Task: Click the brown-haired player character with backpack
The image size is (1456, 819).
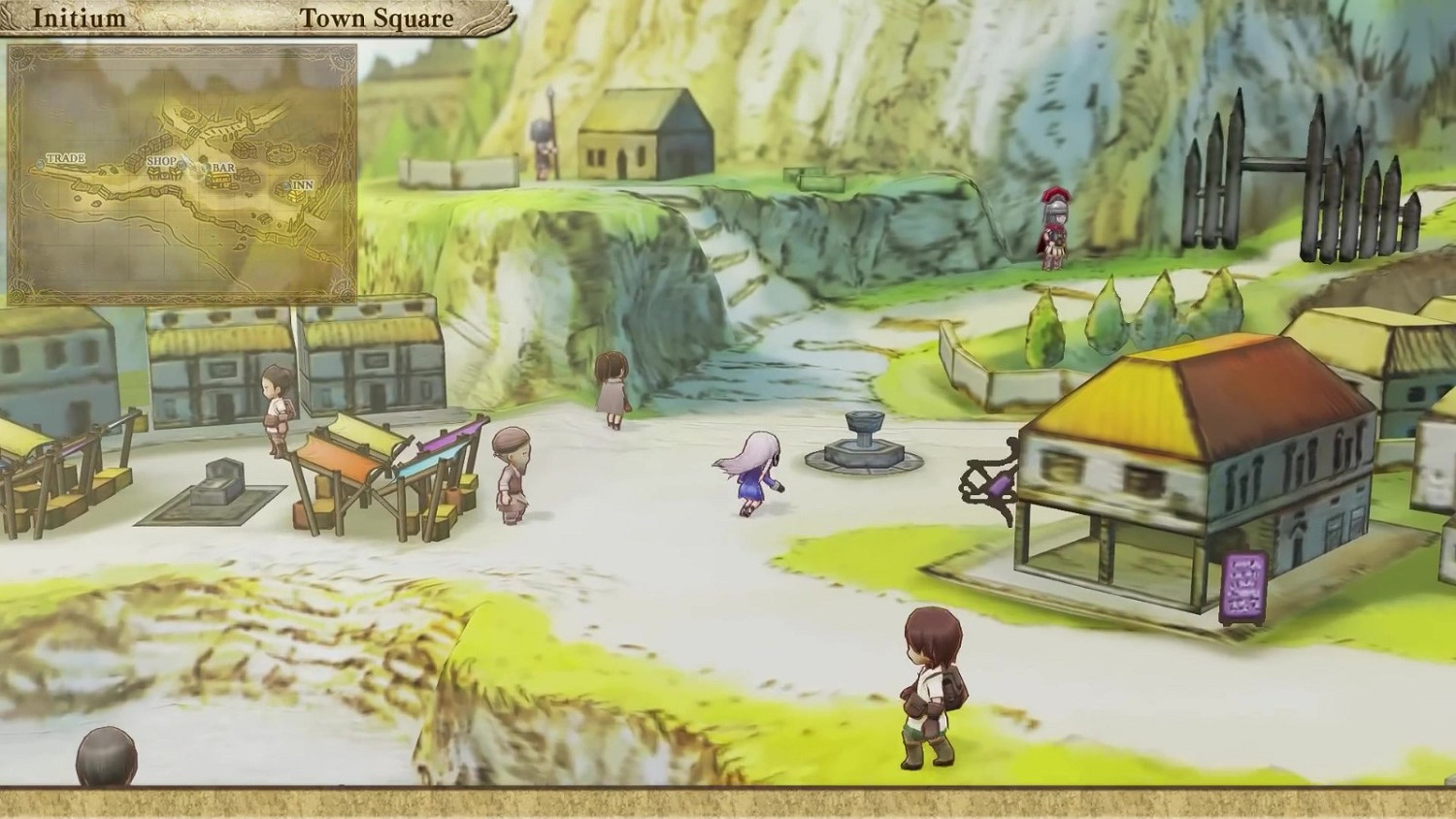Action: [927, 689]
